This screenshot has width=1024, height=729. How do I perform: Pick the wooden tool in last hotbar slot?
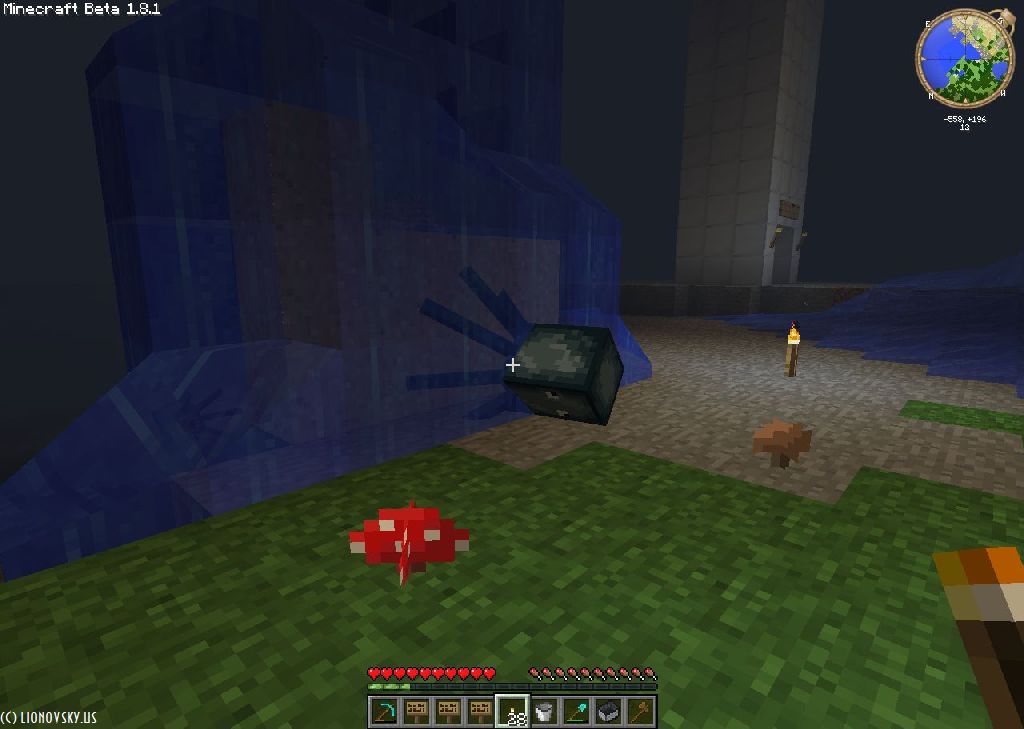[x=640, y=711]
